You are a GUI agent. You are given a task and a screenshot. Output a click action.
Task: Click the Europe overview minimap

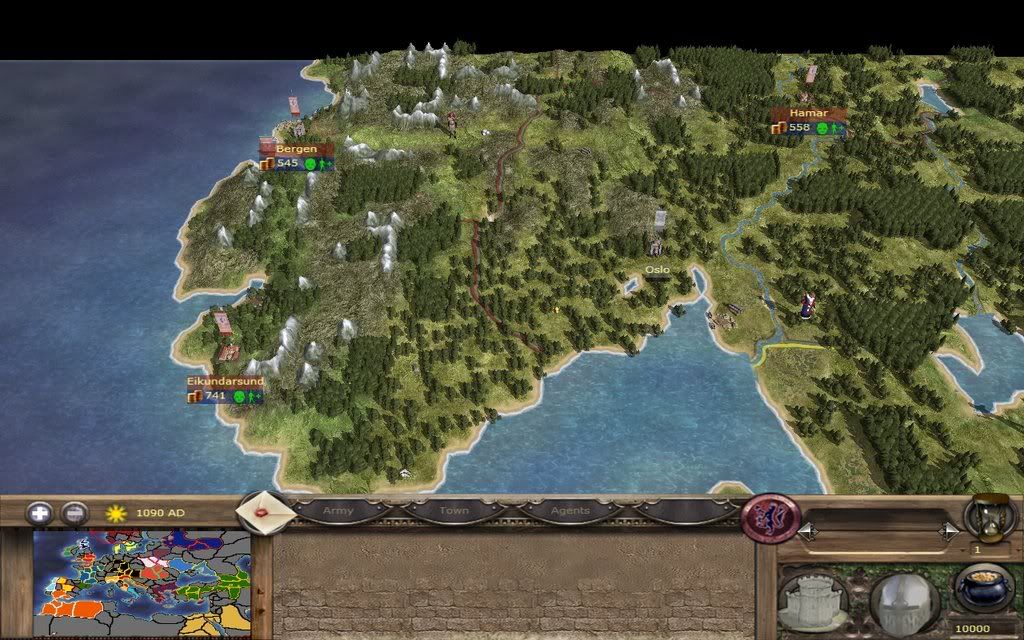click(141, 576)
